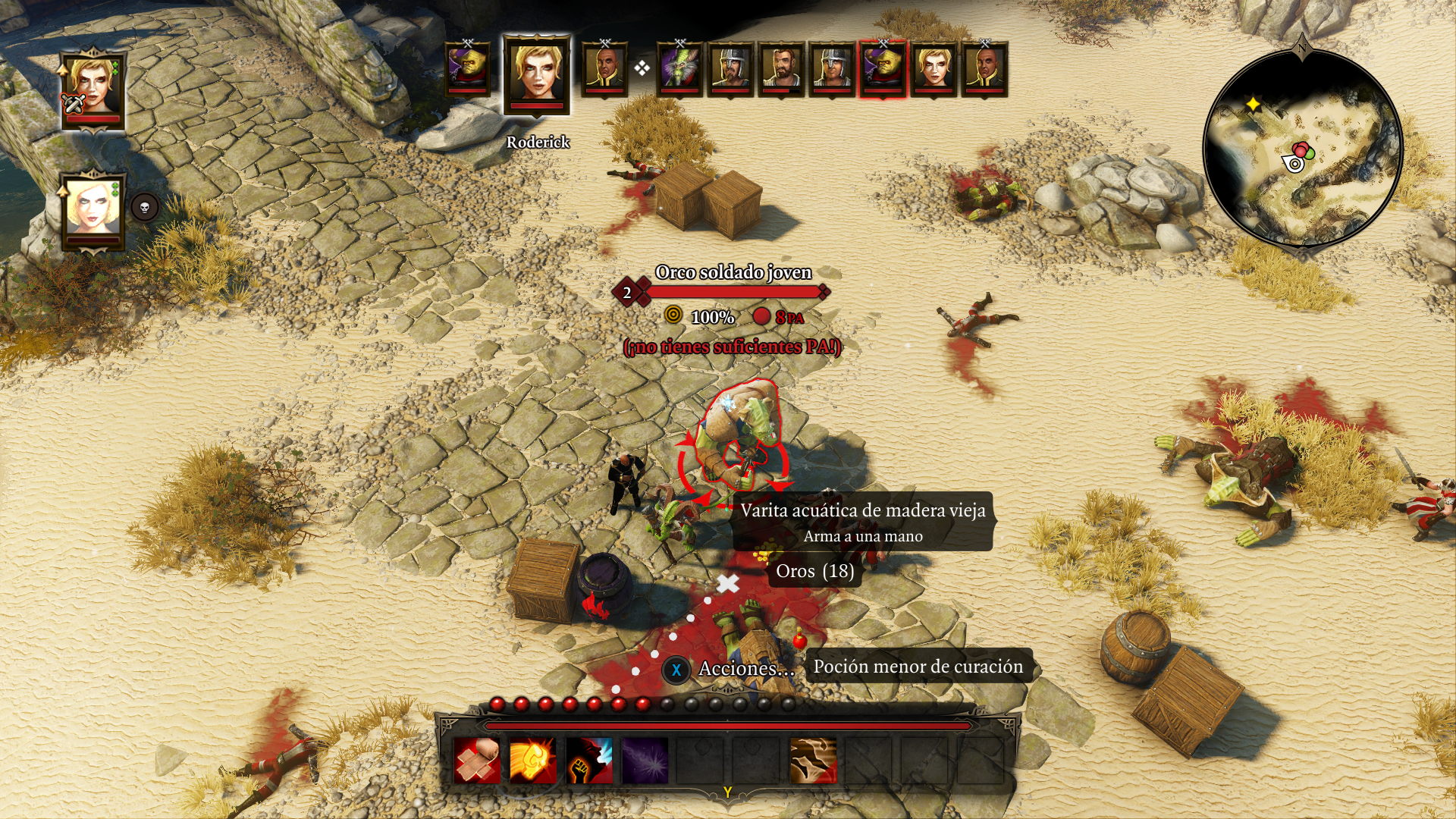Open the circular minimap
Screen dimensions: 1456x819
coord(1302,149)
